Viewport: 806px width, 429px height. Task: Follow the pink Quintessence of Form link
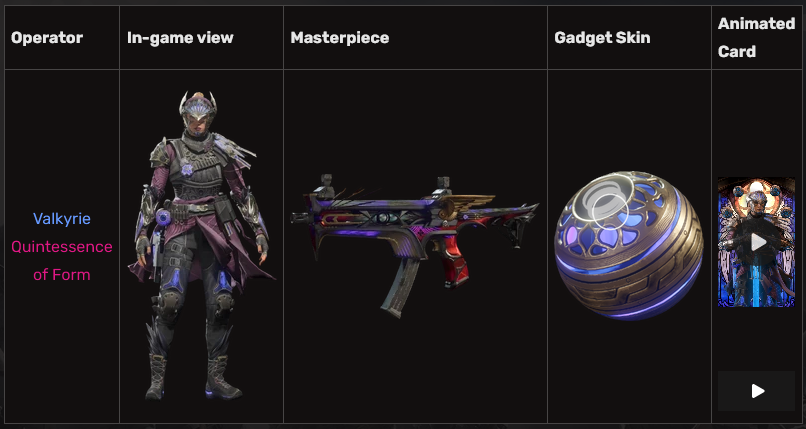(61, 260)
